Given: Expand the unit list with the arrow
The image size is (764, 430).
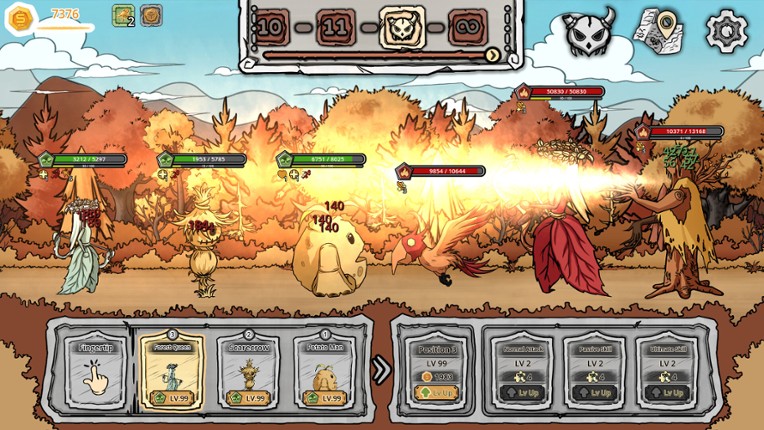Looking at the screenshot, I should (x=381, y=370).
